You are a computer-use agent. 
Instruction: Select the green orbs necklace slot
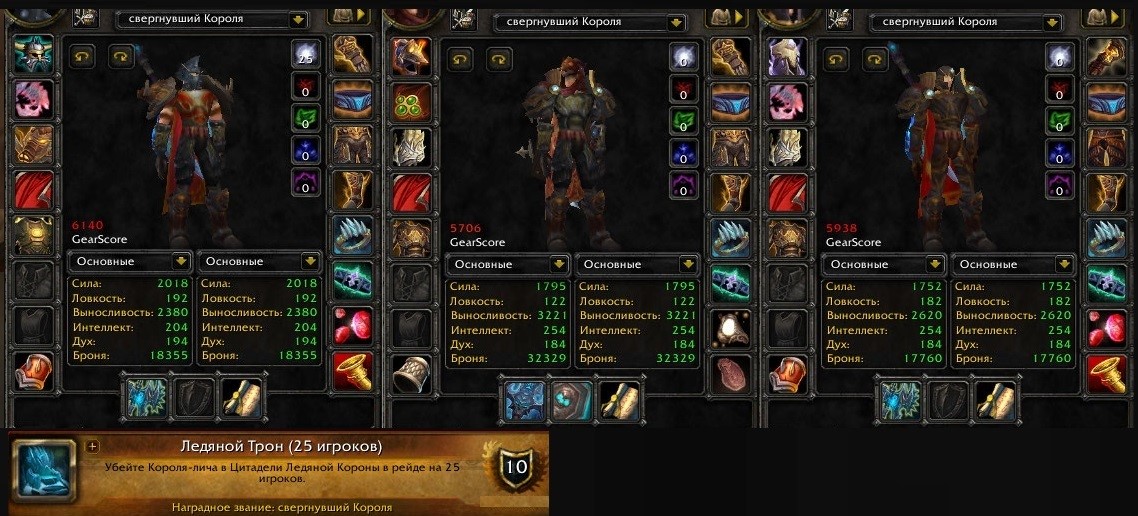(x=410, y=101)
